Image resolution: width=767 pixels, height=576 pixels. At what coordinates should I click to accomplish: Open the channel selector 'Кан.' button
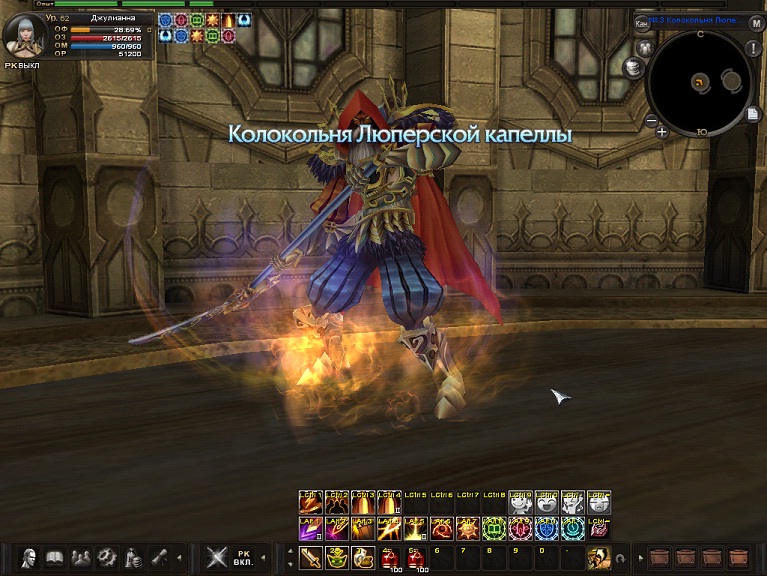[x=641, y=22]
